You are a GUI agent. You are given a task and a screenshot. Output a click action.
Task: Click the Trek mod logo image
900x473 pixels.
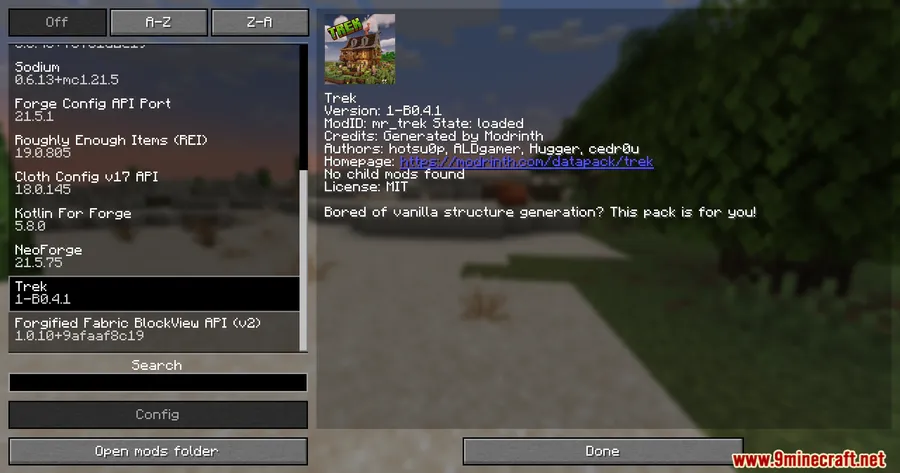pyautogui.click(x=359, y=50)
